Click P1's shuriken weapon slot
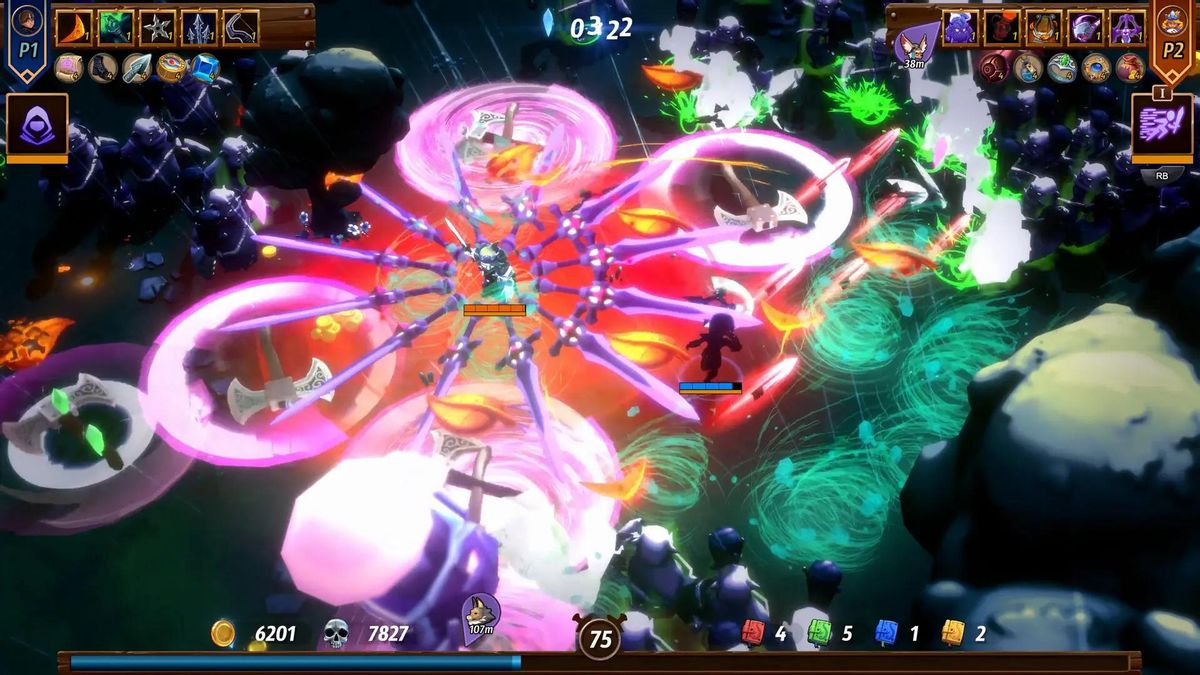Viewport: 1200px width, 675px height. [158, 28]
